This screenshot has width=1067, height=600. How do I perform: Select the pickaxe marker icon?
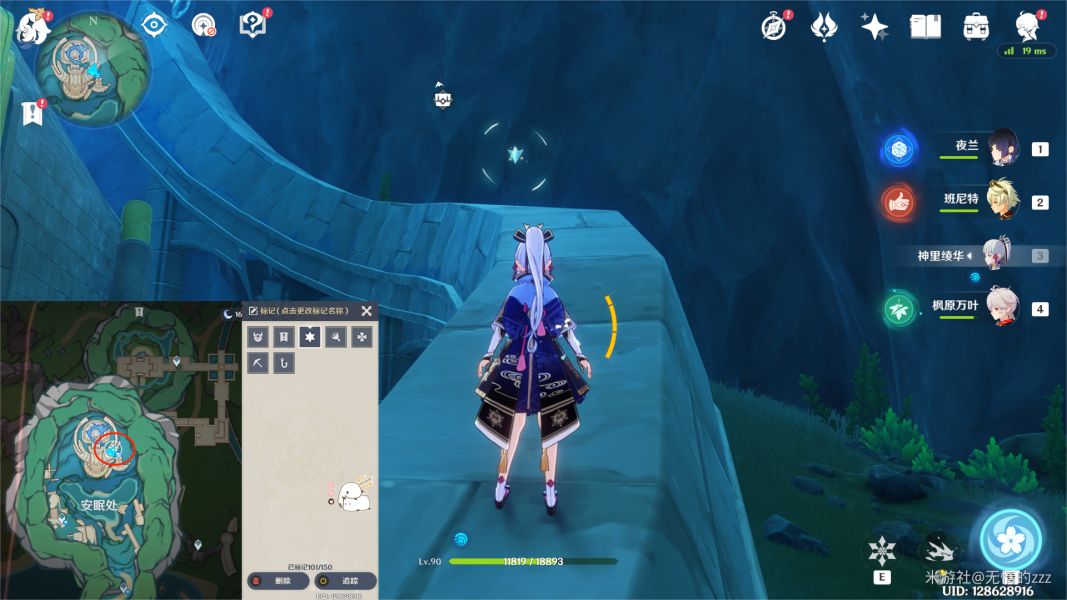point(259,362)
